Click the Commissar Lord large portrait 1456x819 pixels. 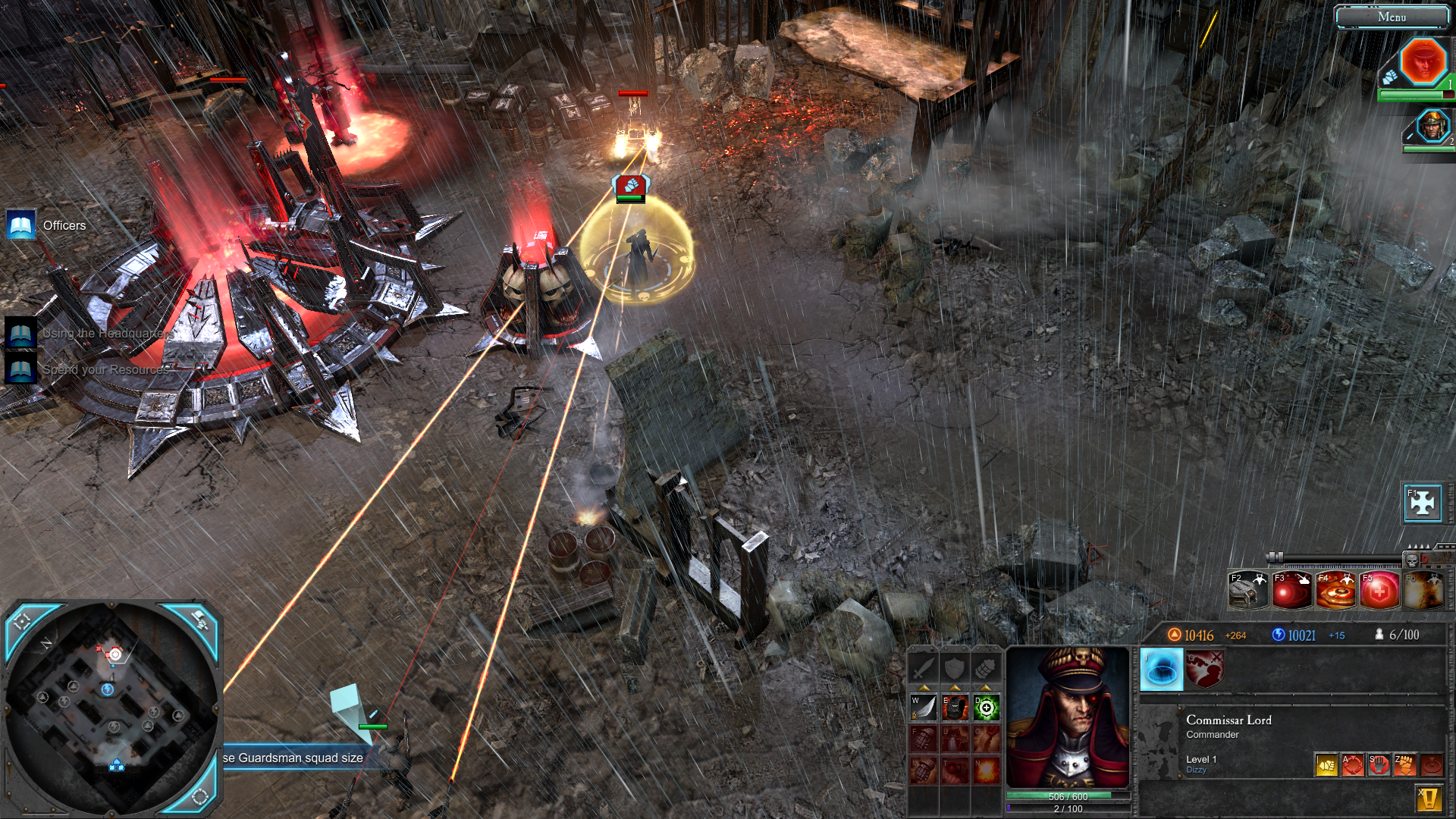[1068, 717]
